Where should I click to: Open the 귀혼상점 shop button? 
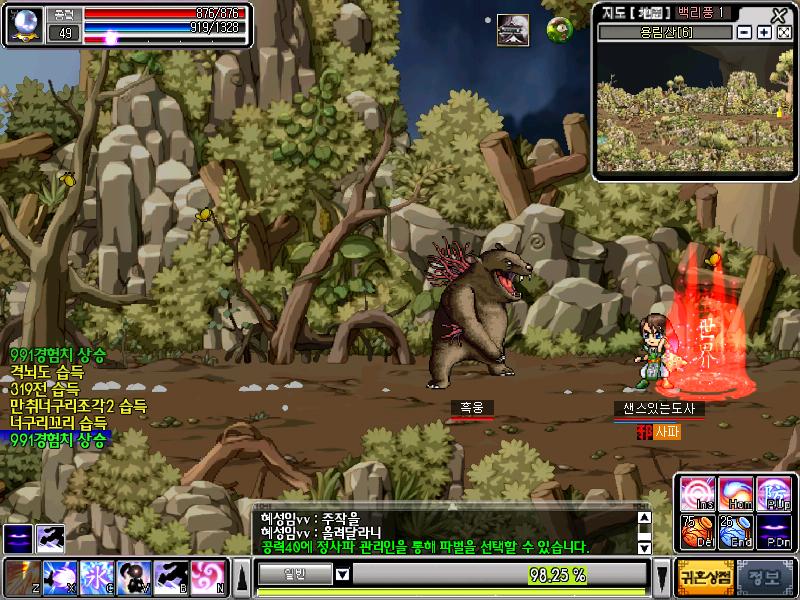(x=708, y=575)
